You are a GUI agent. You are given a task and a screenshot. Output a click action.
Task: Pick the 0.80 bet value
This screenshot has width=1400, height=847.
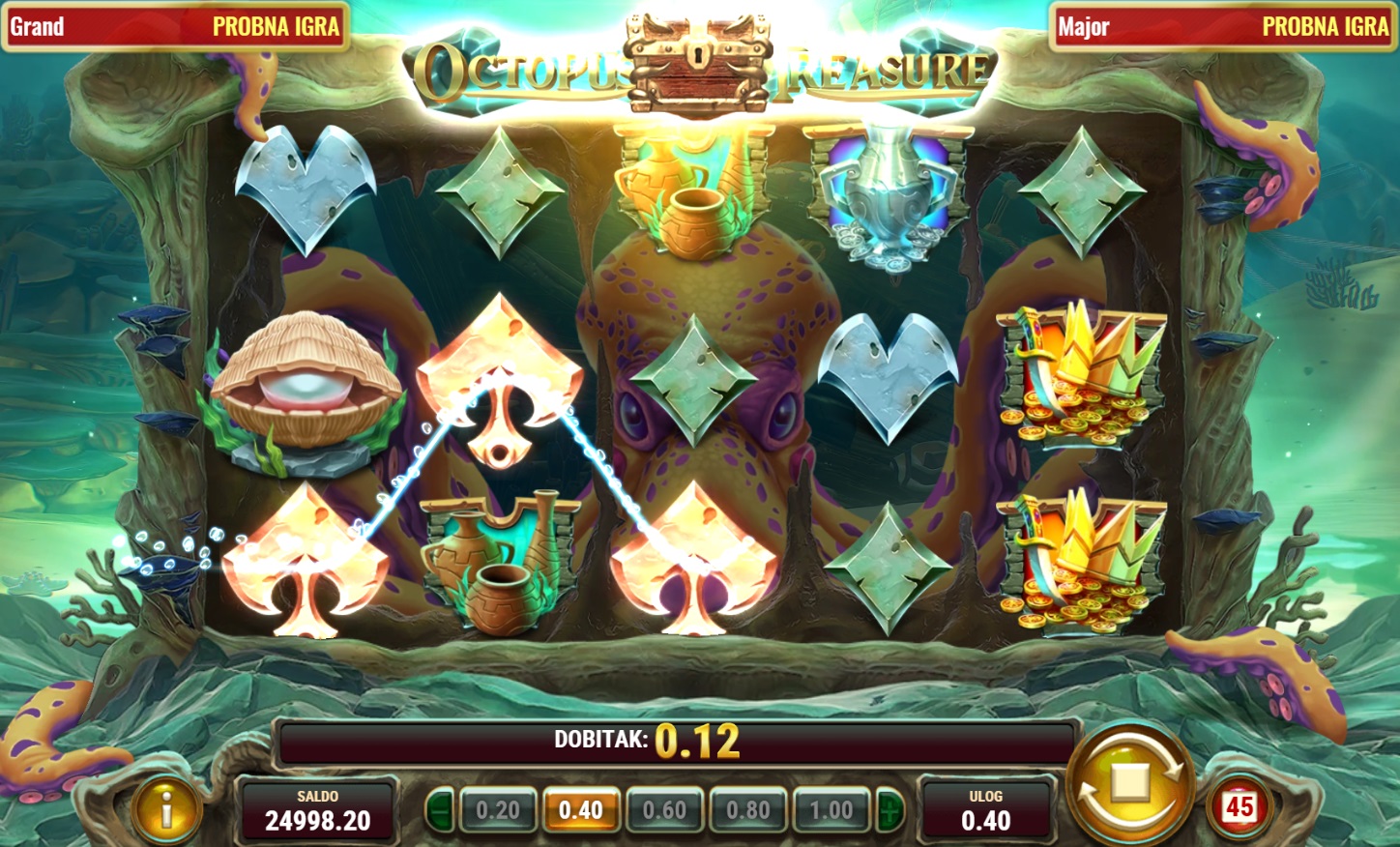coord(748,810)
